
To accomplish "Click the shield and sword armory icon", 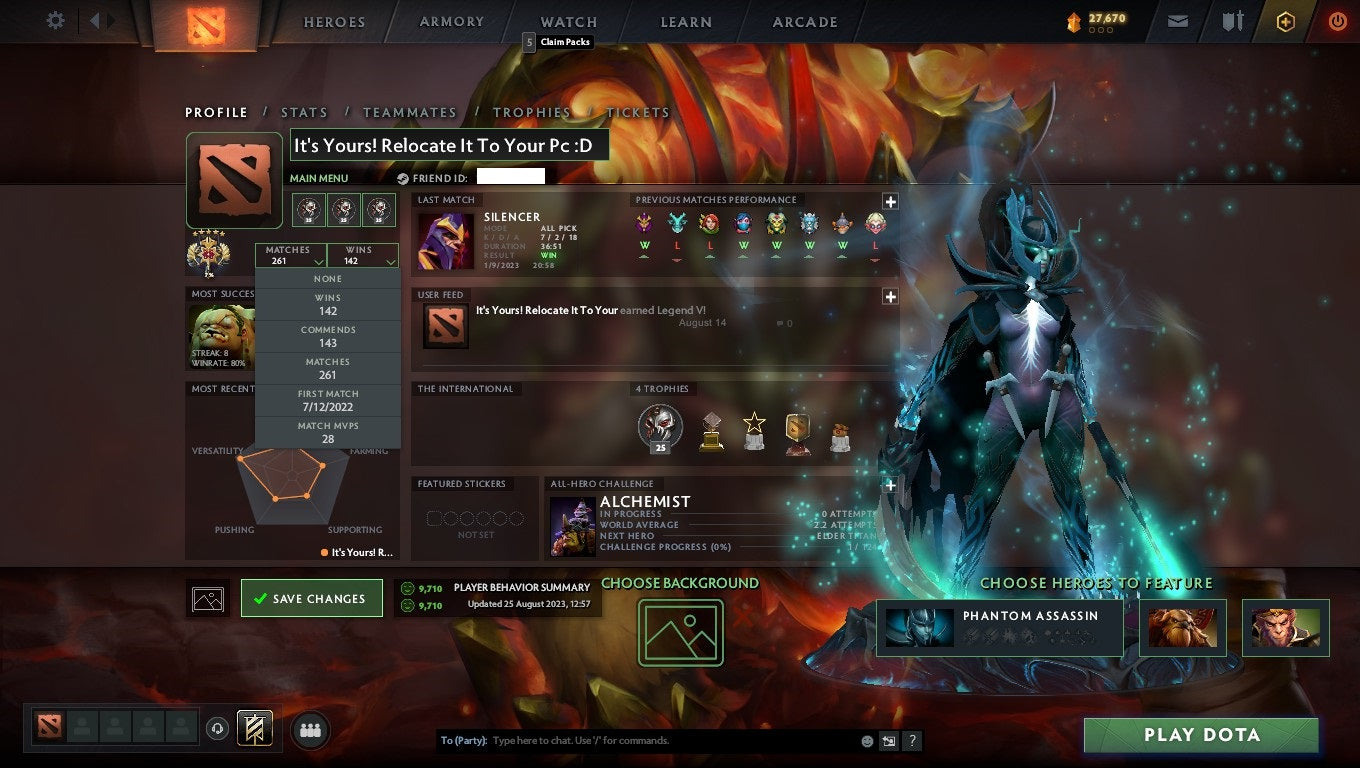I will [x=1232, y=20].
